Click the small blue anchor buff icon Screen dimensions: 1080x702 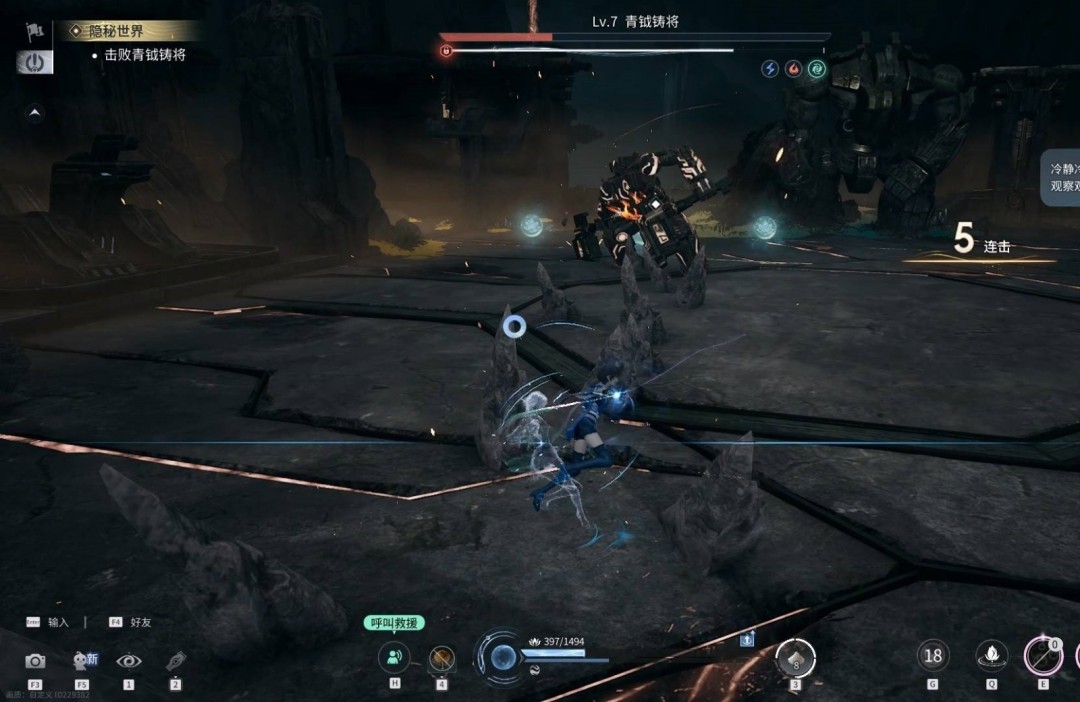point(746,639)
